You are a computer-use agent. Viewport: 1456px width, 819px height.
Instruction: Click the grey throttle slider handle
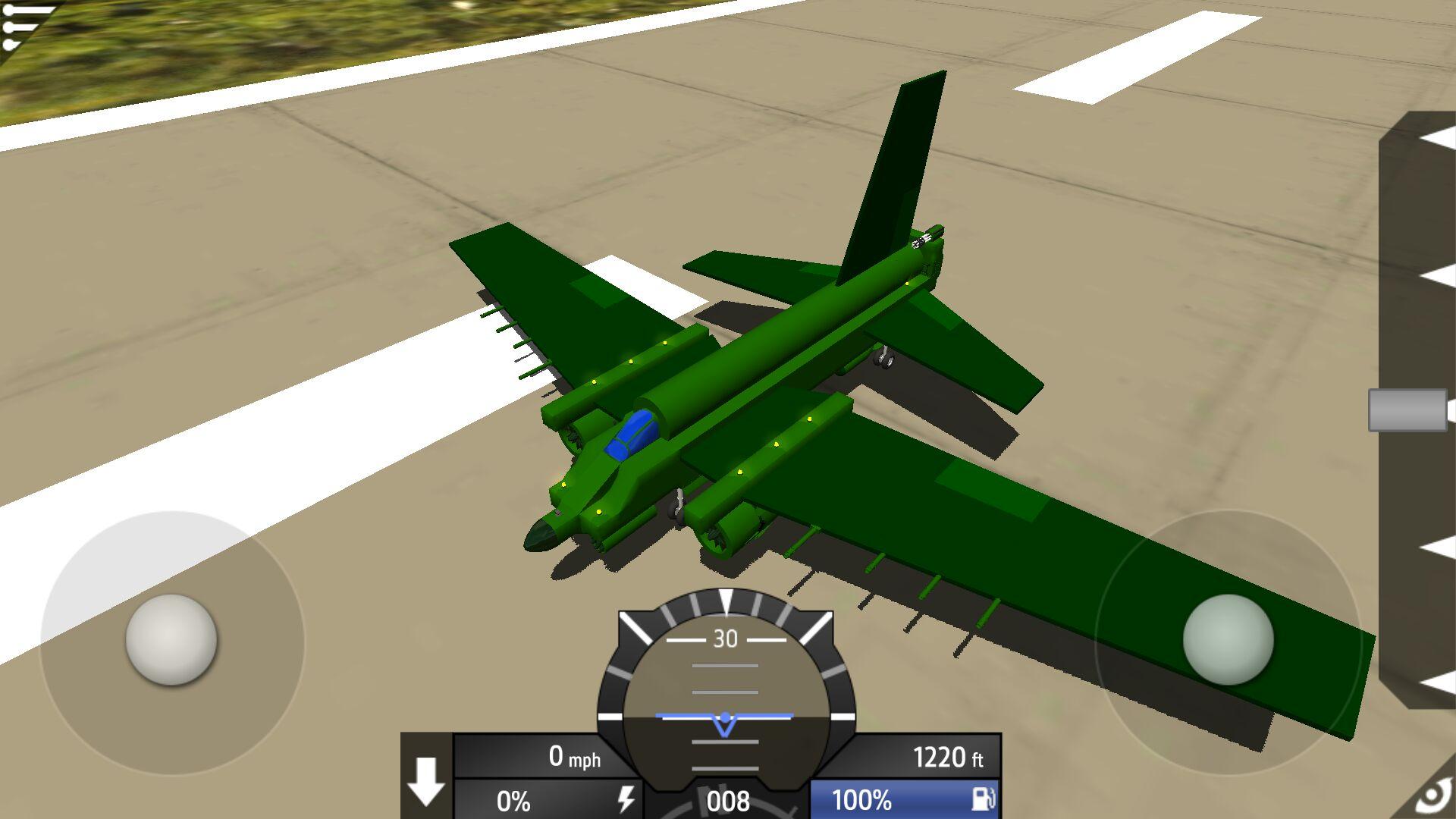click(x=1407, y=410)
